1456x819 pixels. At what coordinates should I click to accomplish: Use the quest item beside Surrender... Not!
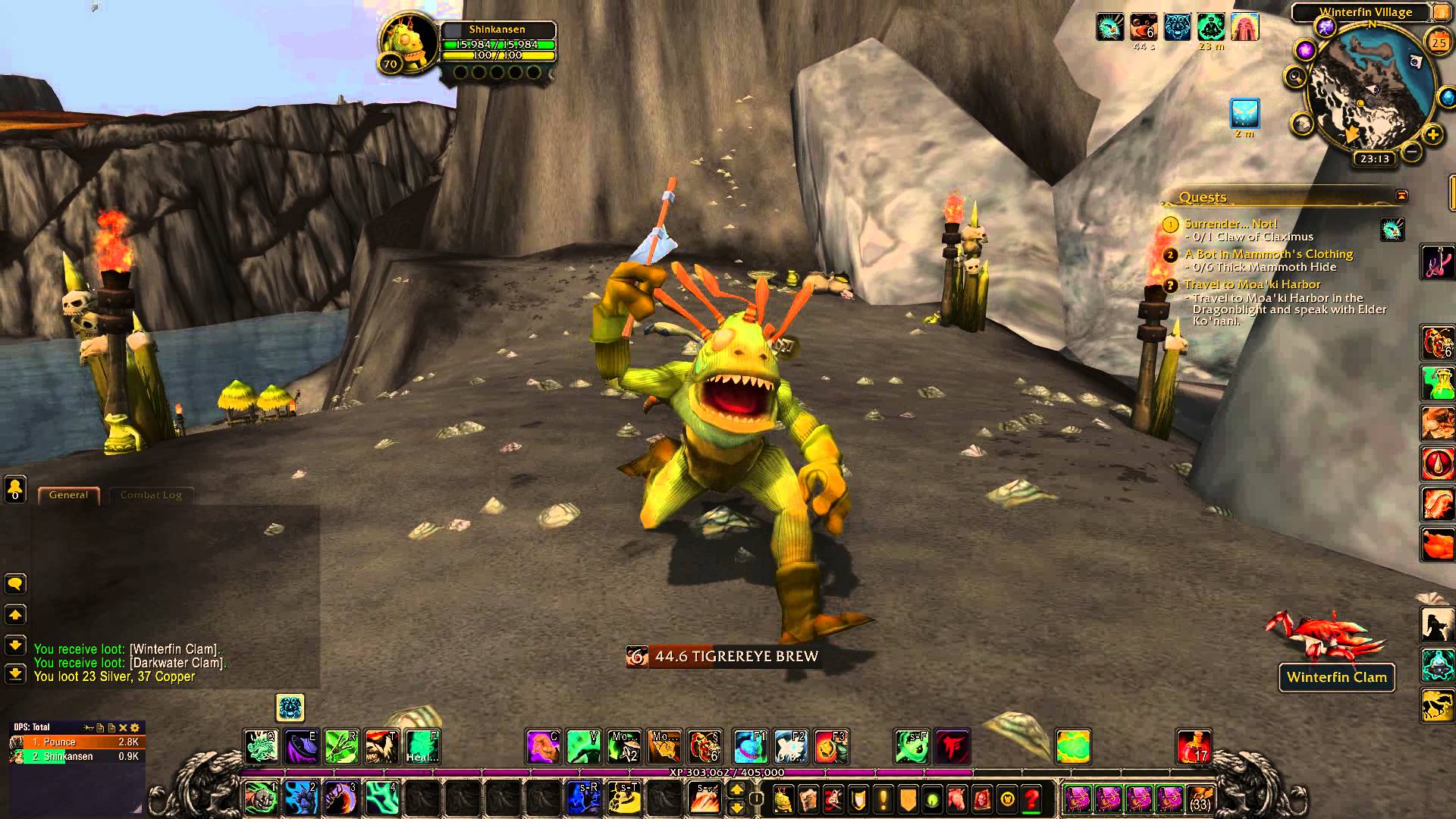1392,229
